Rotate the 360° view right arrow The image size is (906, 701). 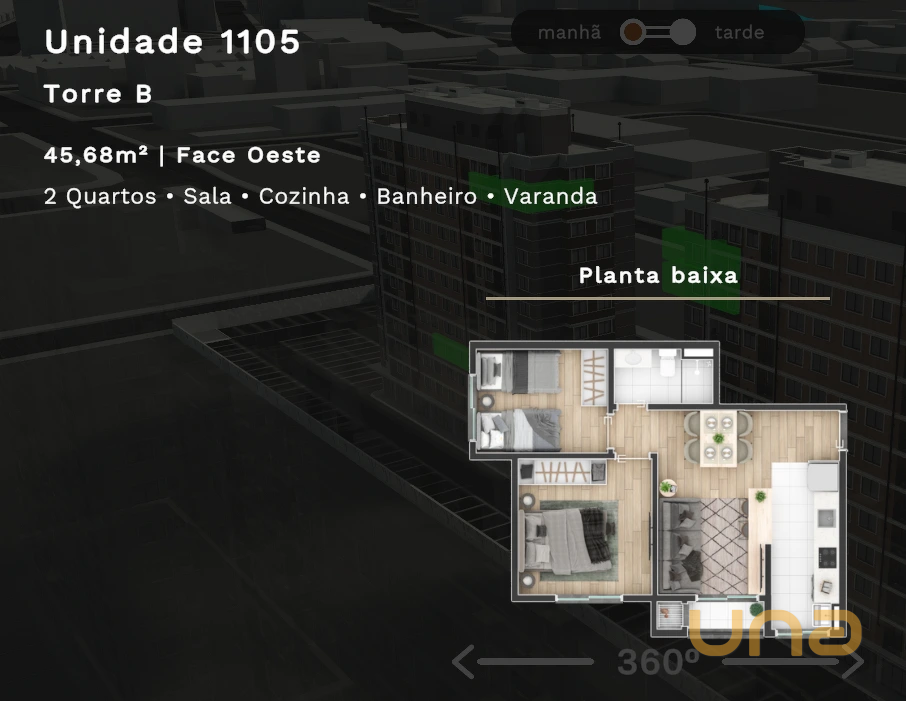pyautogui.click(x=853, y=661)
